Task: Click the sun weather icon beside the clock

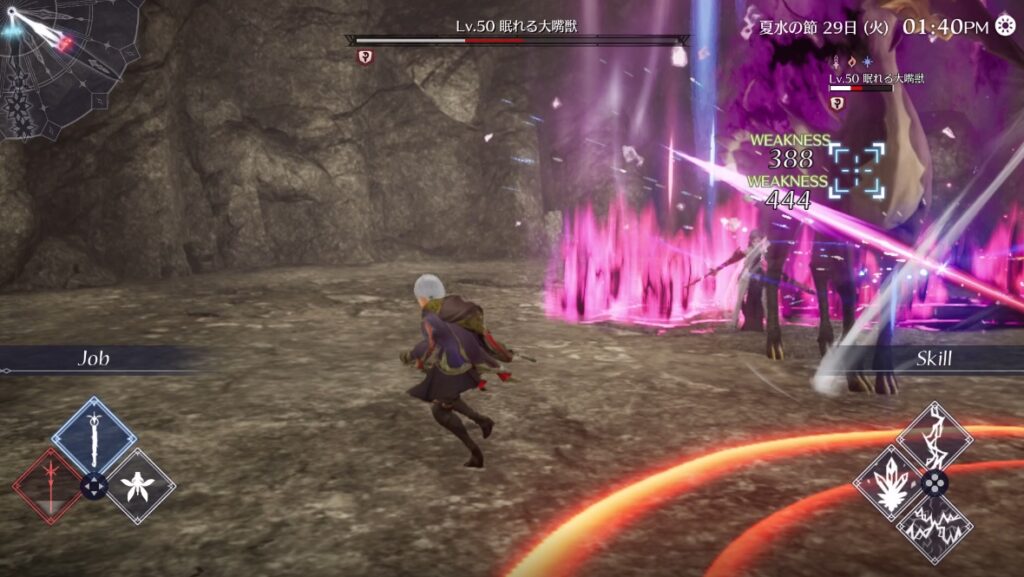Action: pos(1007,26)
